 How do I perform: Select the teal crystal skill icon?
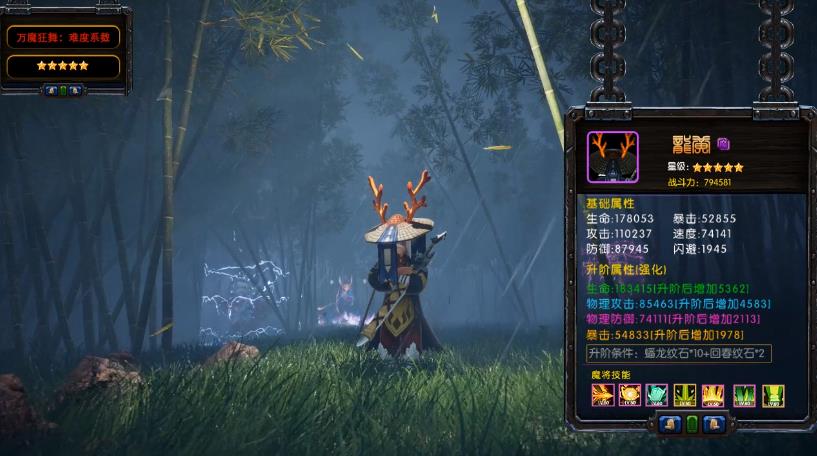click(x=657, y=395)
